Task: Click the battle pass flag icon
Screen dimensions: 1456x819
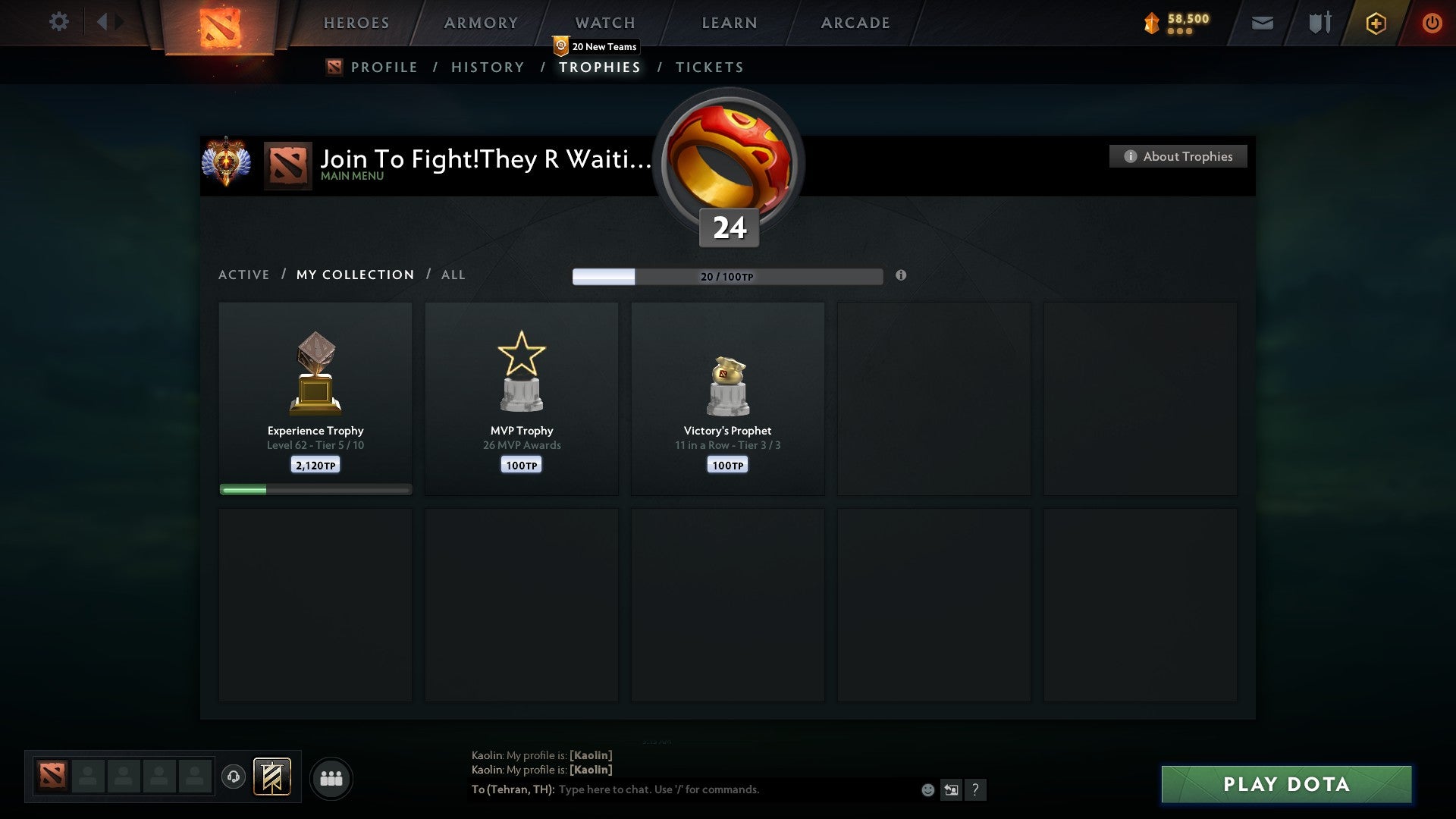Action: point(272,778)
